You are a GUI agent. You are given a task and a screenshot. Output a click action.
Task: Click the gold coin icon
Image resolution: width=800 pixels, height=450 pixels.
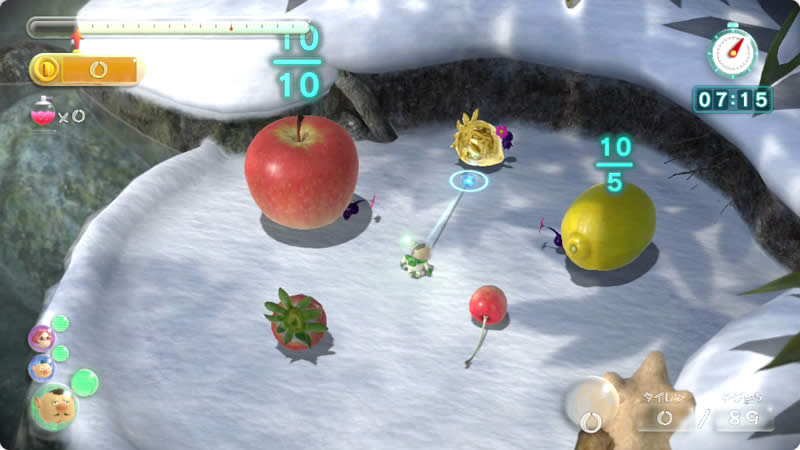(x=47, y=69)
